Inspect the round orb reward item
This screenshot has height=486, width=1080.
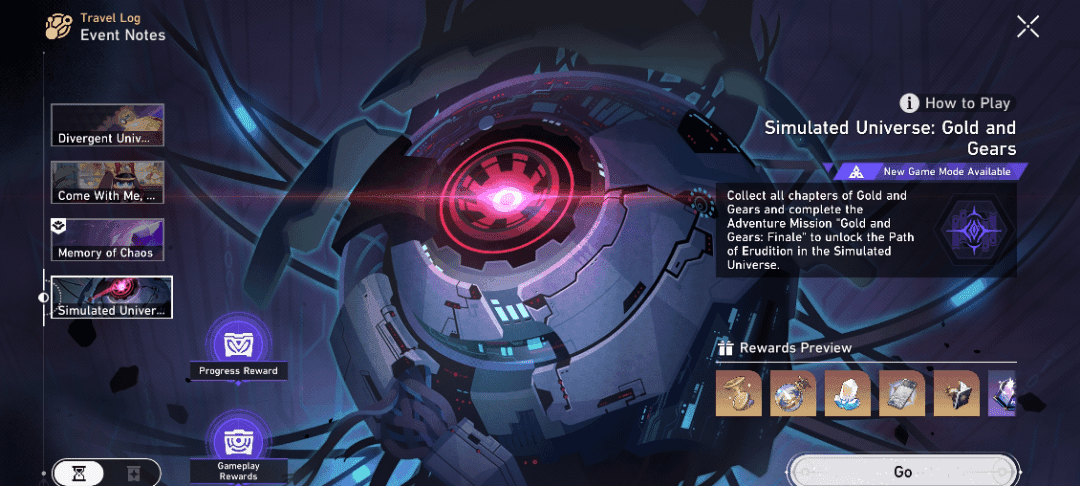click(x=793, y=393)
